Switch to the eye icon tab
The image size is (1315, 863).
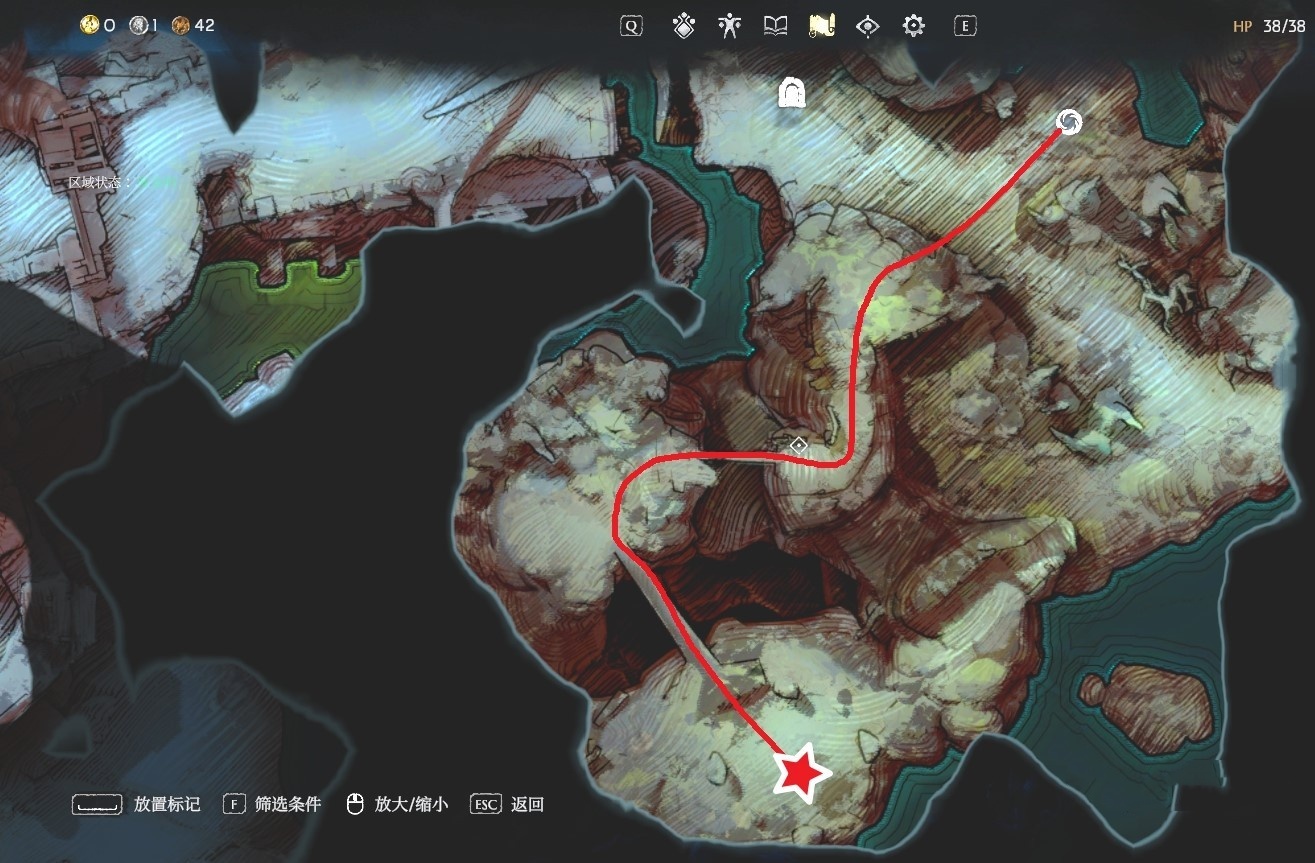868,26
